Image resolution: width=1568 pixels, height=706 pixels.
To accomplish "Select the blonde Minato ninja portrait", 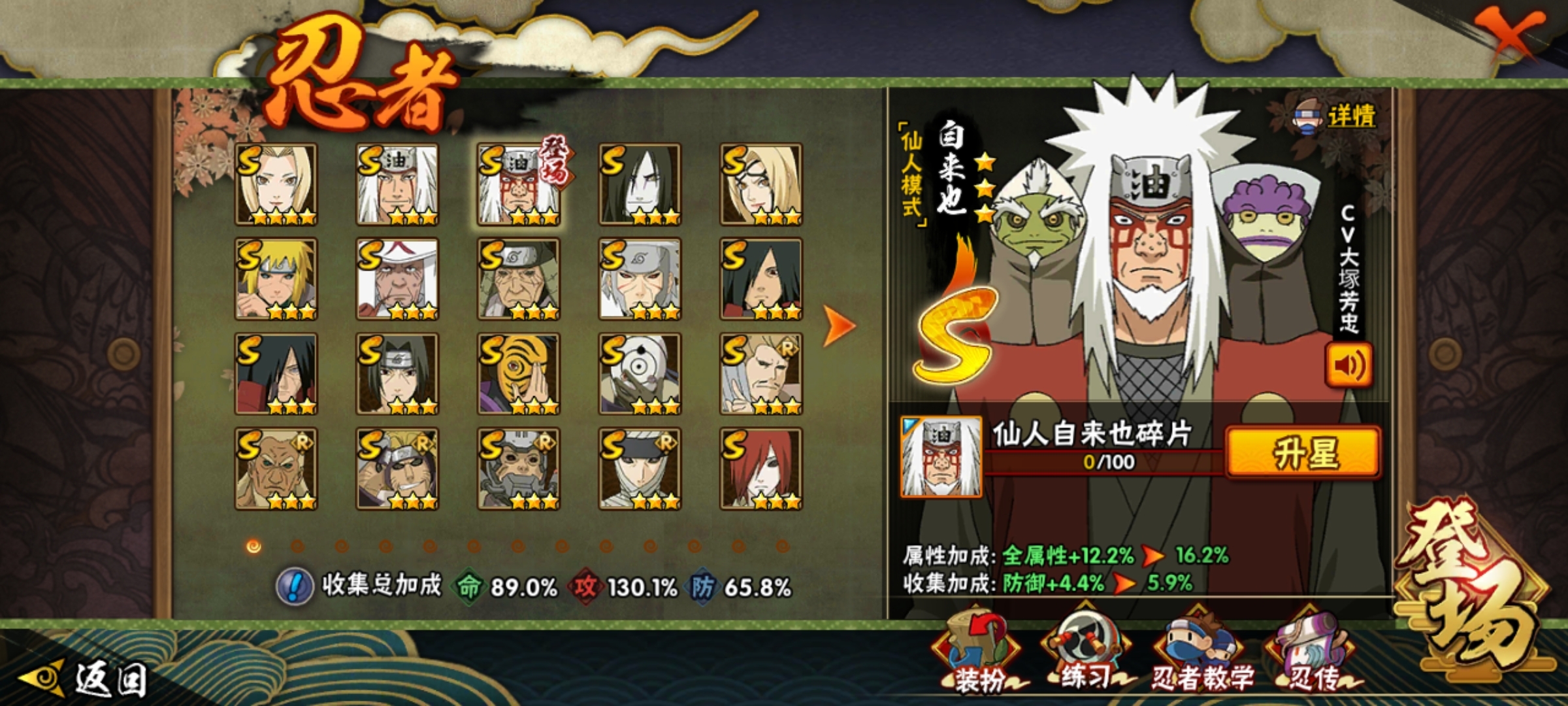I will pos(276,279).
